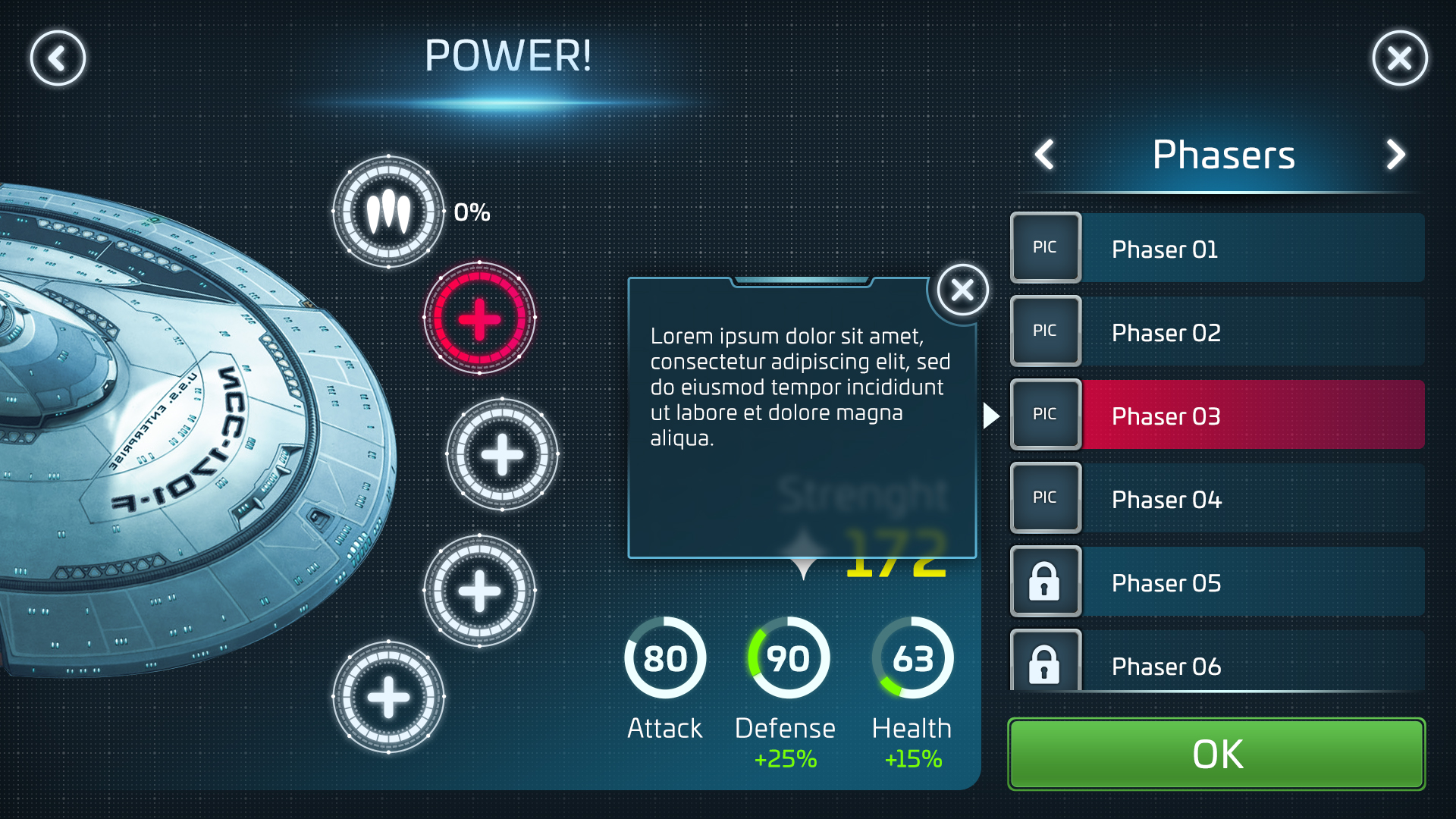
Task: Select the locked Phaser 06 entry
Action: click(x=1217, y=663)
